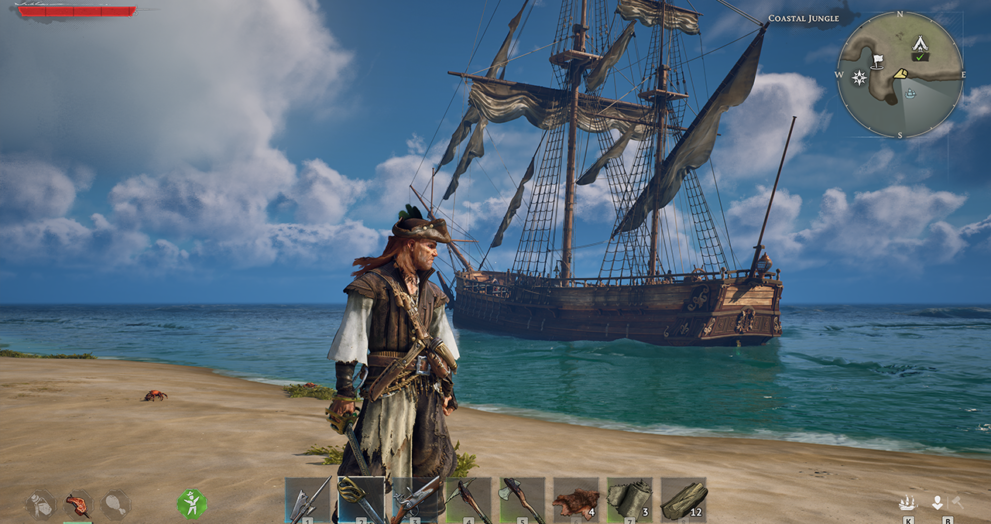Viewport: 991px width, 524px height.
Task: Click the animal hide stack slot
Action: tap(576, 499)
